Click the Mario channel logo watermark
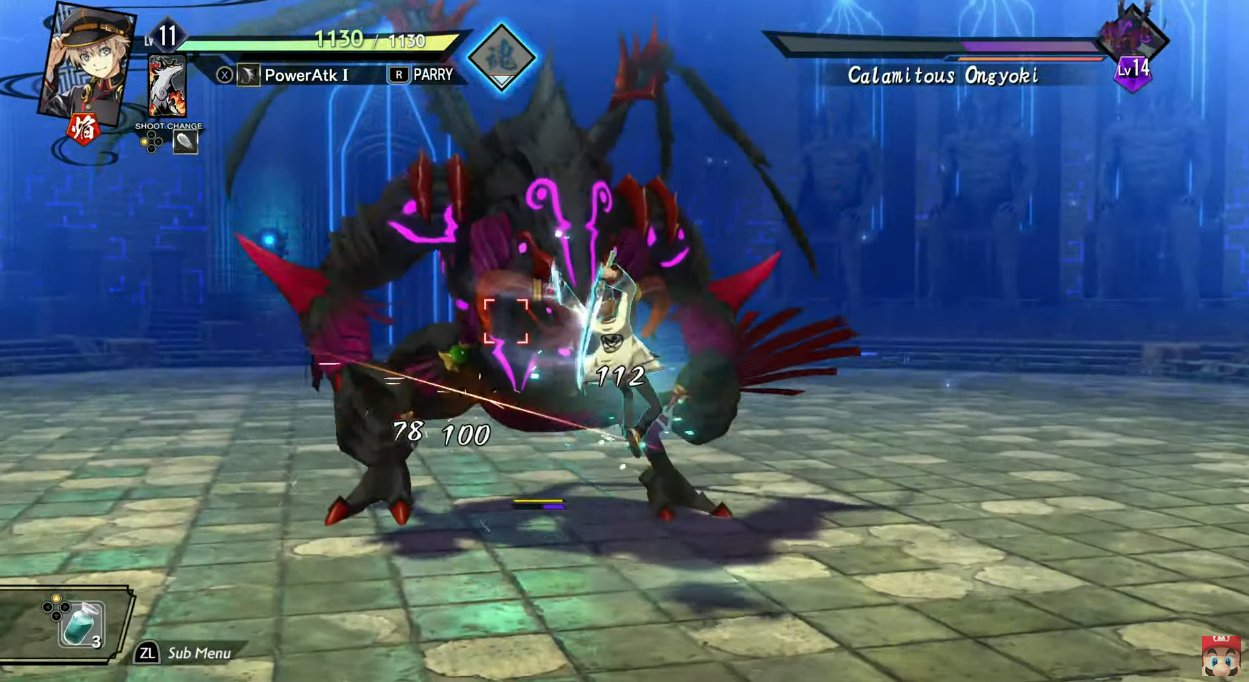The image size is (1249, 682). pos(1222,655)
